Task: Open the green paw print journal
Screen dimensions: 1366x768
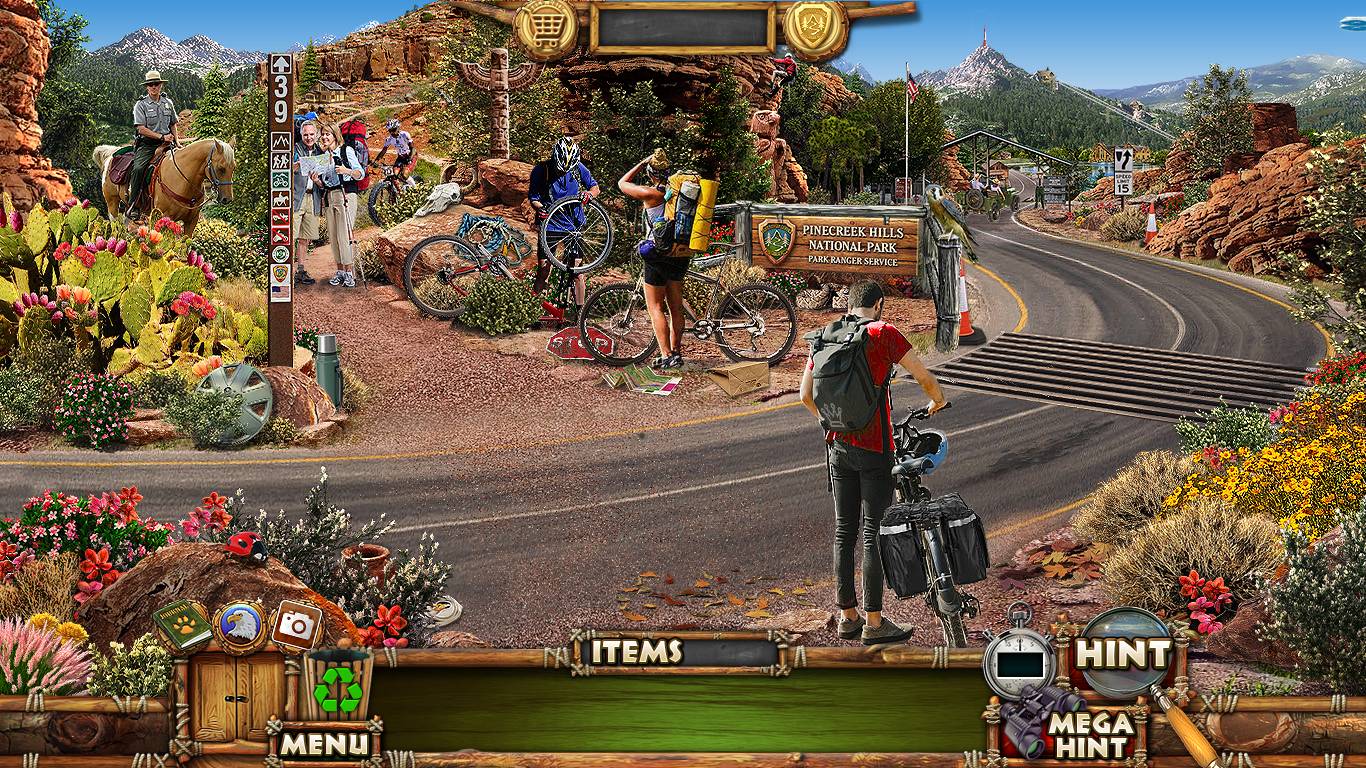Action: pos(182,626)
